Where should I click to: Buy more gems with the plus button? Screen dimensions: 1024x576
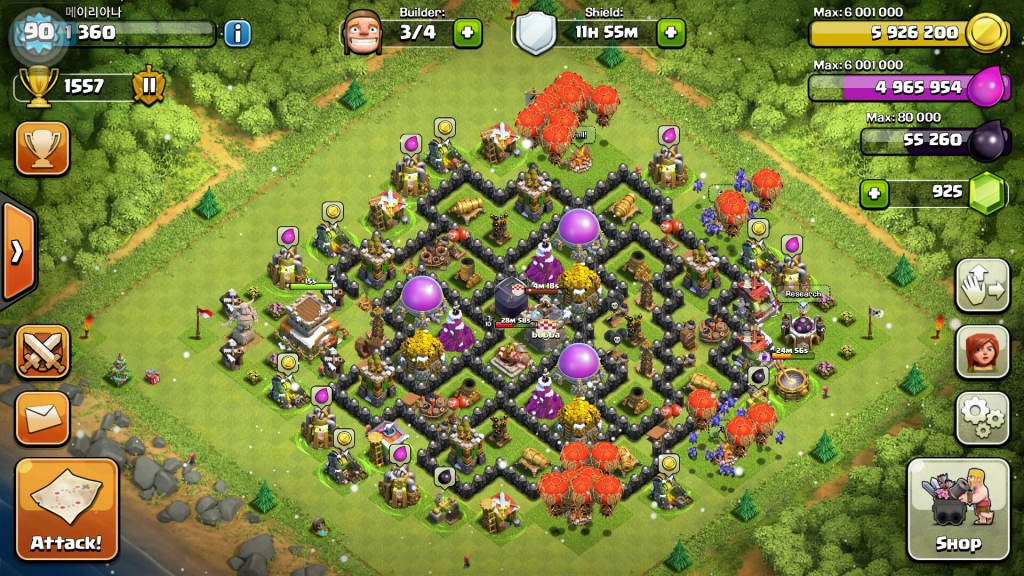(x=875, y=192)
